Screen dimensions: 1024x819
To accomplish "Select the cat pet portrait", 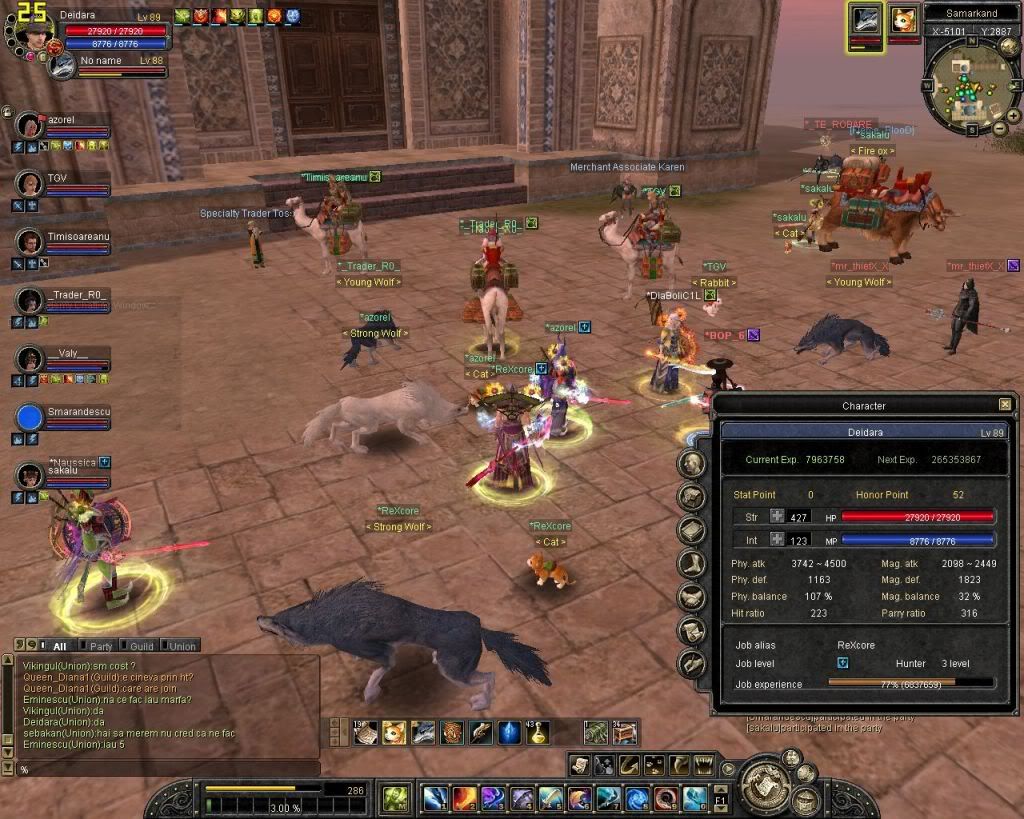I will click(904, 21).
